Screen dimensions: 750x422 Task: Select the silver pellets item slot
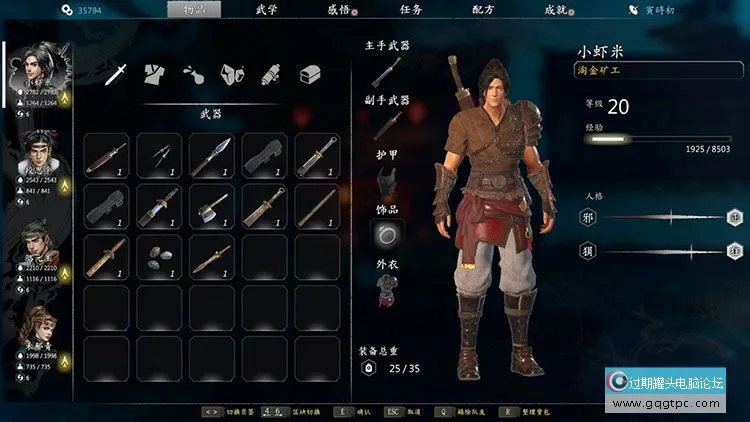coord(160,258)
